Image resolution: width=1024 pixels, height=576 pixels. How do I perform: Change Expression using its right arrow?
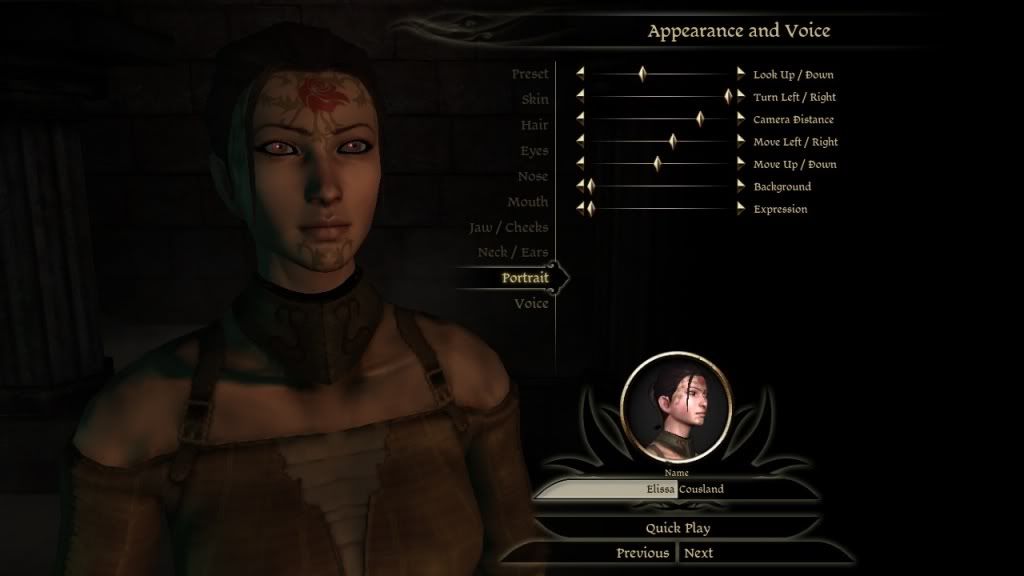click(741, 209)
